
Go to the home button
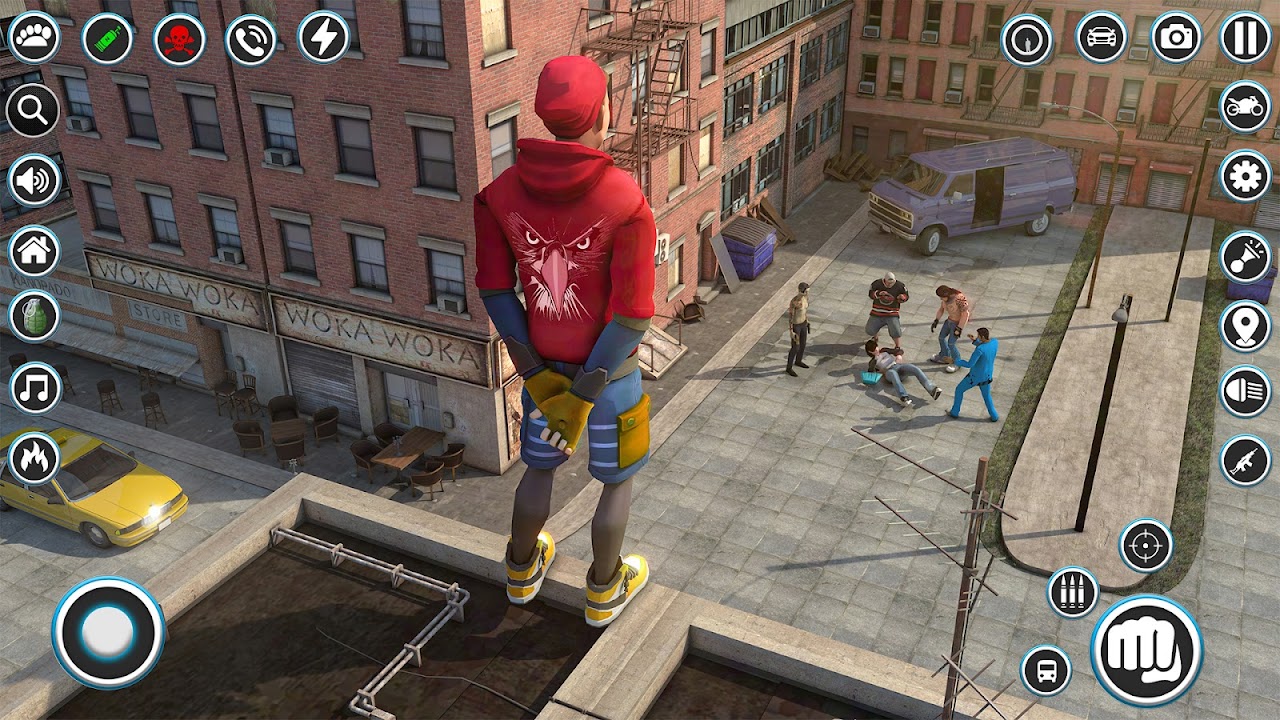(34, 251)
